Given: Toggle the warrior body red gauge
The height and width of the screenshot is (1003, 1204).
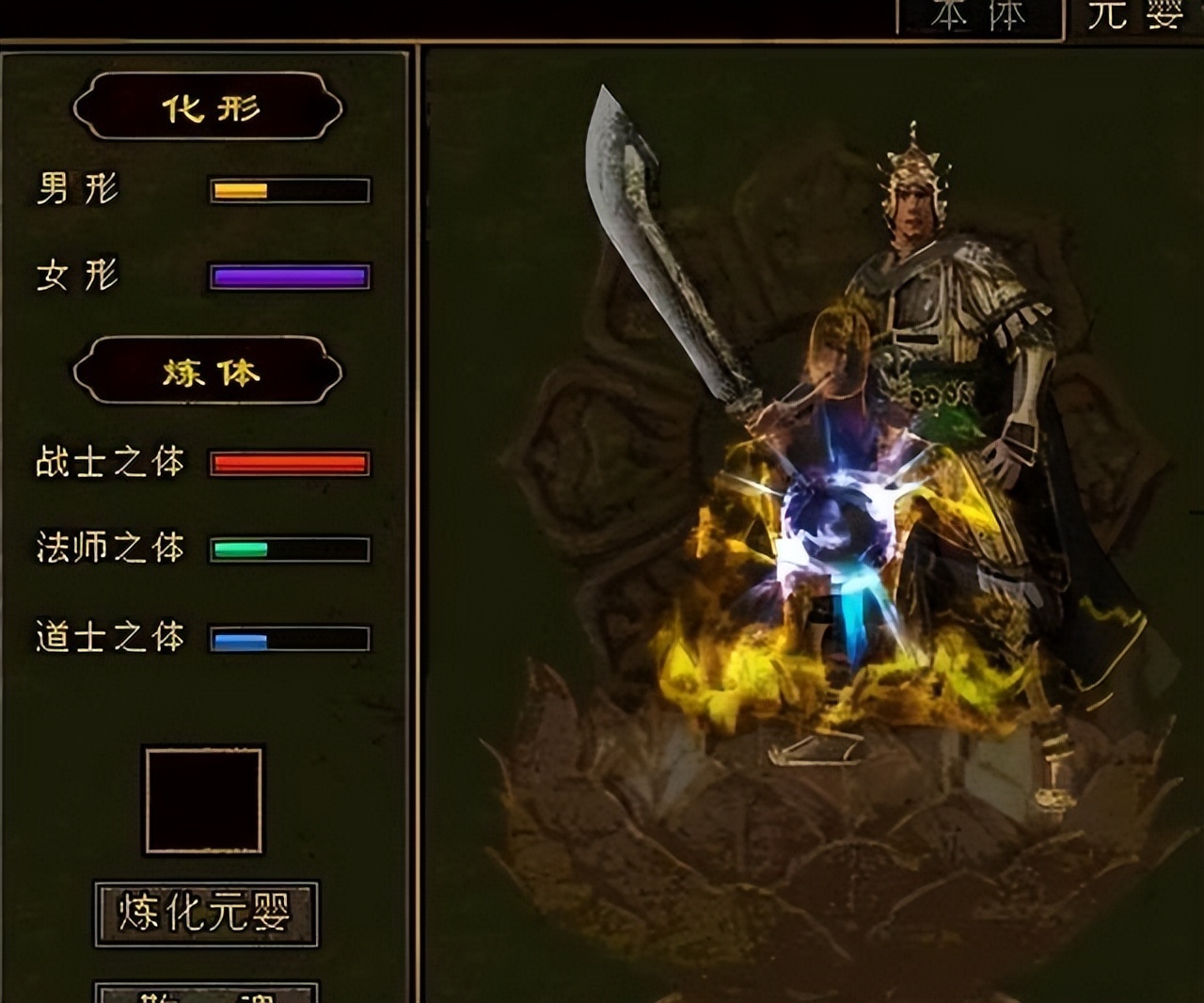Looking at the screenshot, I should pyautogui.click(x=287, y=461).
